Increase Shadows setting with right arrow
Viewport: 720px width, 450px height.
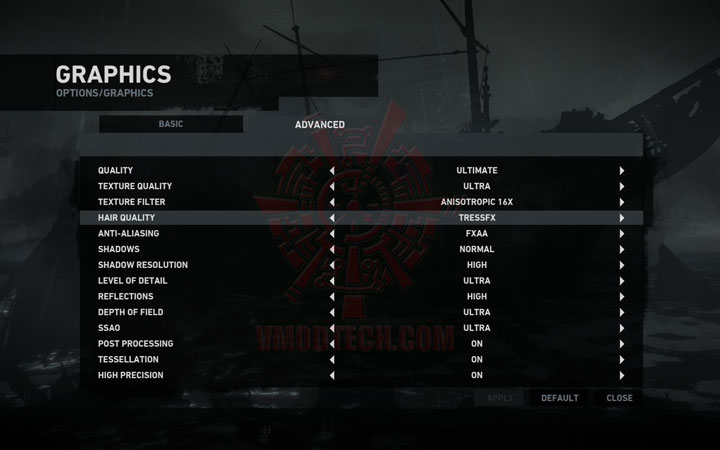coord(621,249)
